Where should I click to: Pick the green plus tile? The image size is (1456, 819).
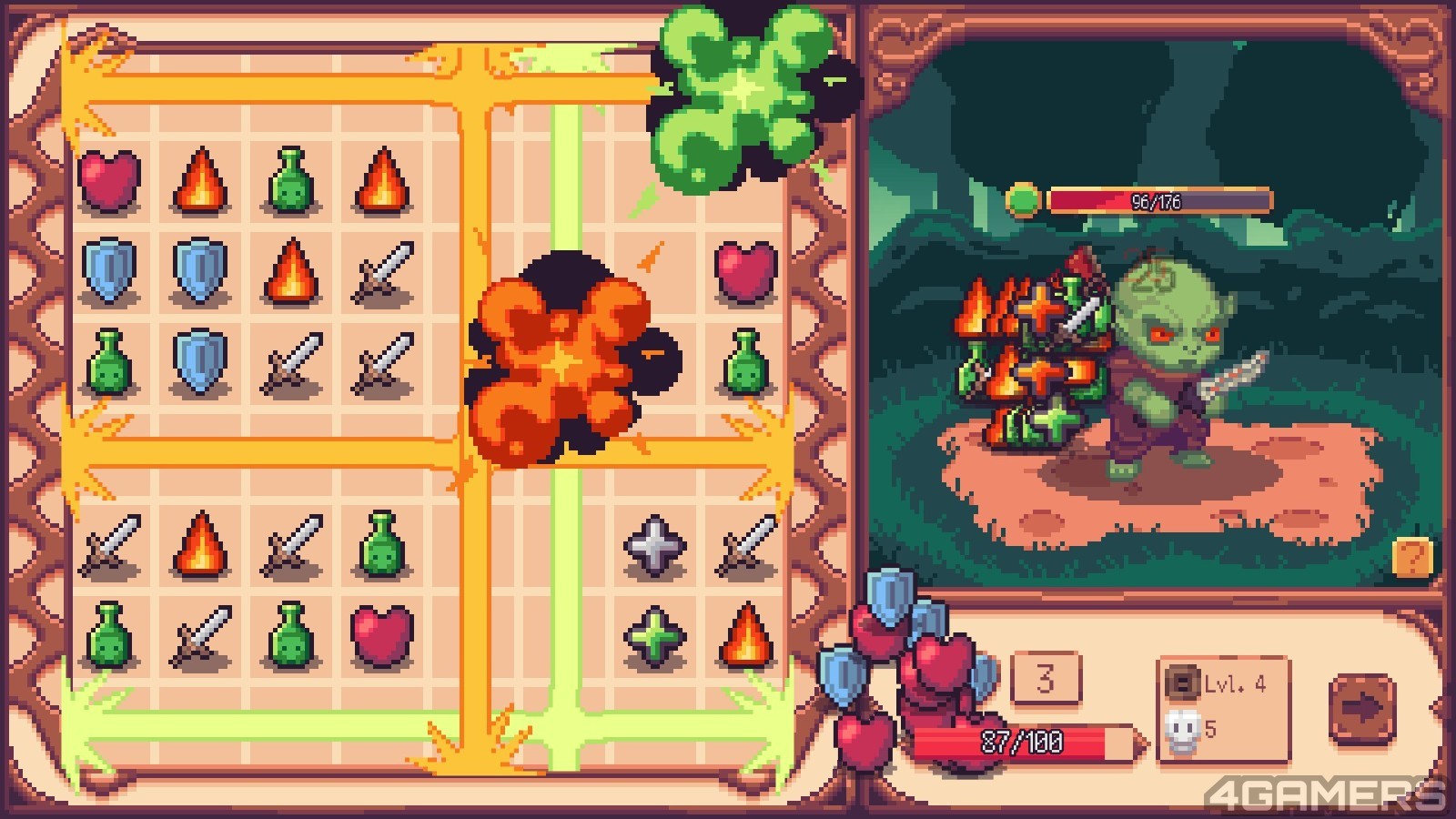click(x=654, y=636)
